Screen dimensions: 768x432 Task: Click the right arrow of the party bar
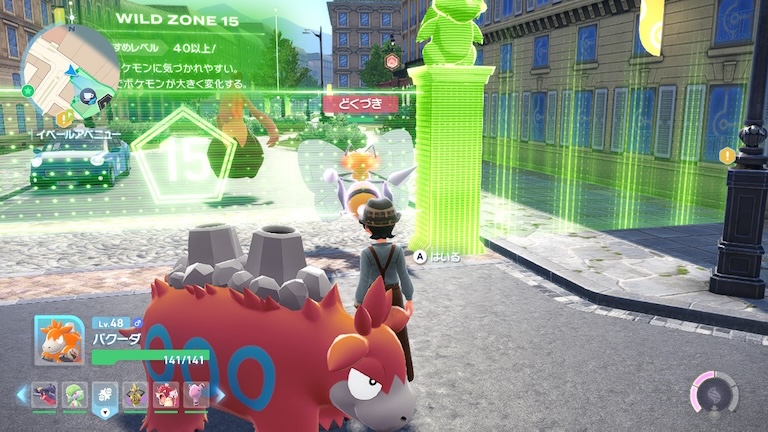click(x=218, y=395)
